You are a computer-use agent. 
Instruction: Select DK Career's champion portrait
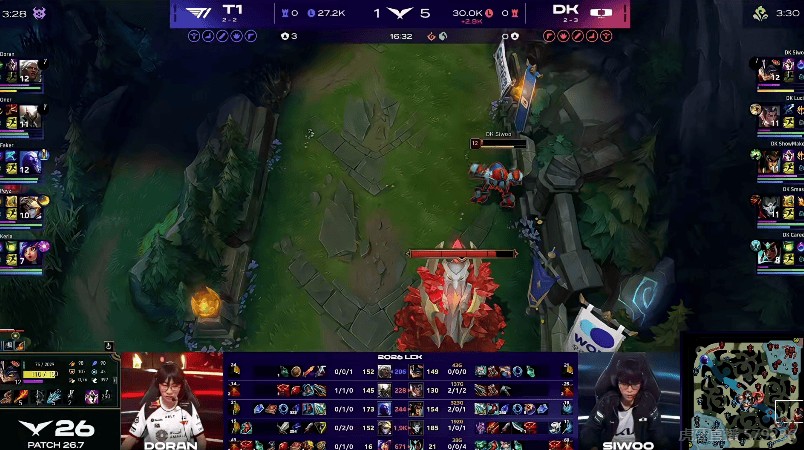click(767, 251)
